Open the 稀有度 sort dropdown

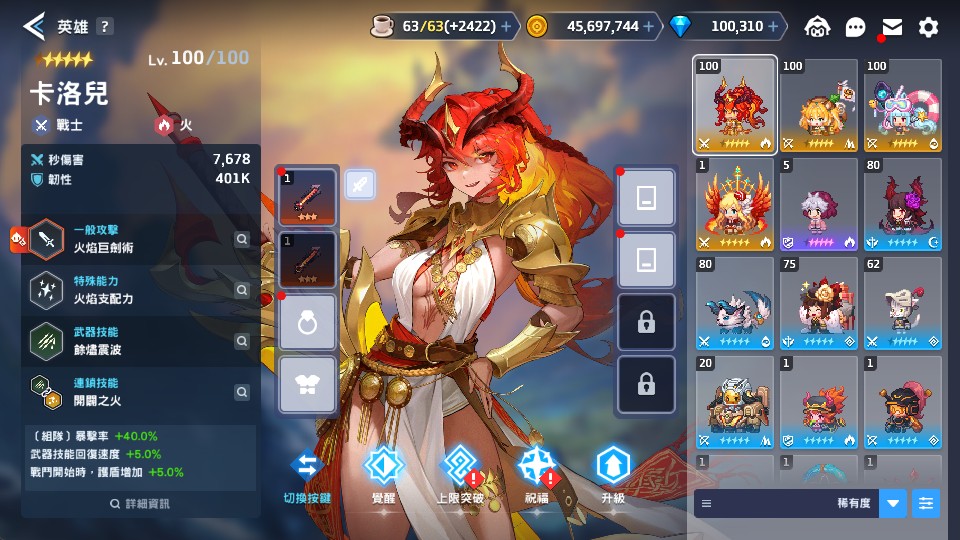tap(893, 503)
